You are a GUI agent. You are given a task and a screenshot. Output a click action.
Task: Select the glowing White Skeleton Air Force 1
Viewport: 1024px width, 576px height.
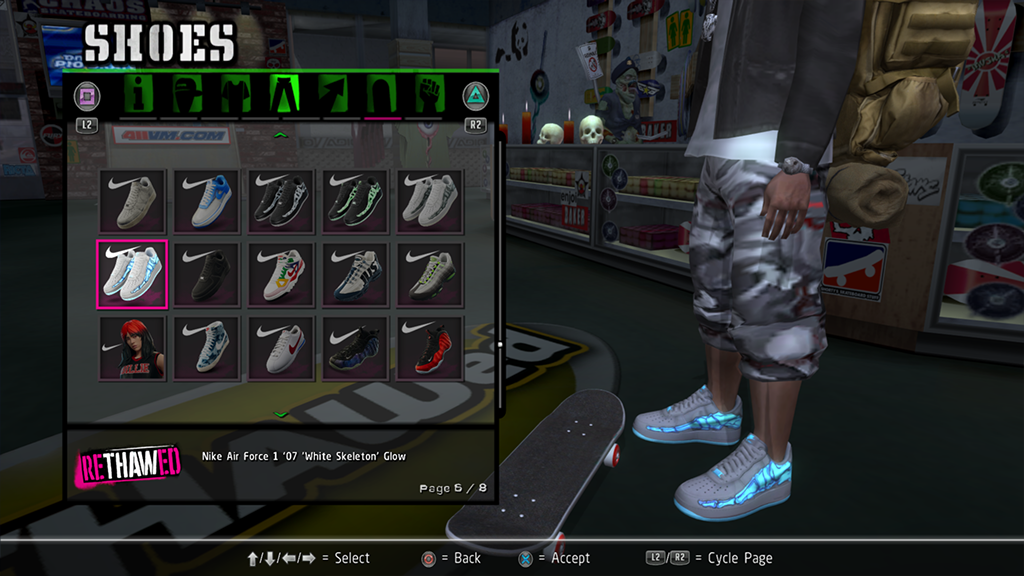pos(132,274)
